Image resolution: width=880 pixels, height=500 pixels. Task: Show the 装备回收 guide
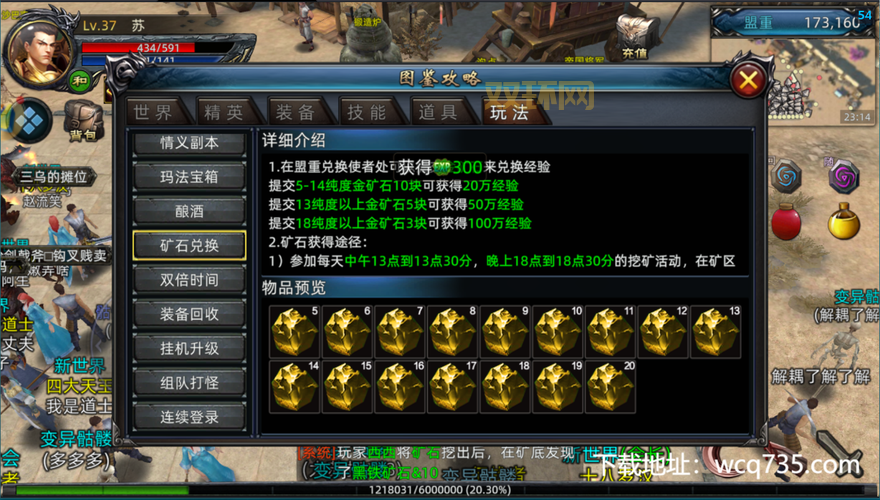click(189, 314)
